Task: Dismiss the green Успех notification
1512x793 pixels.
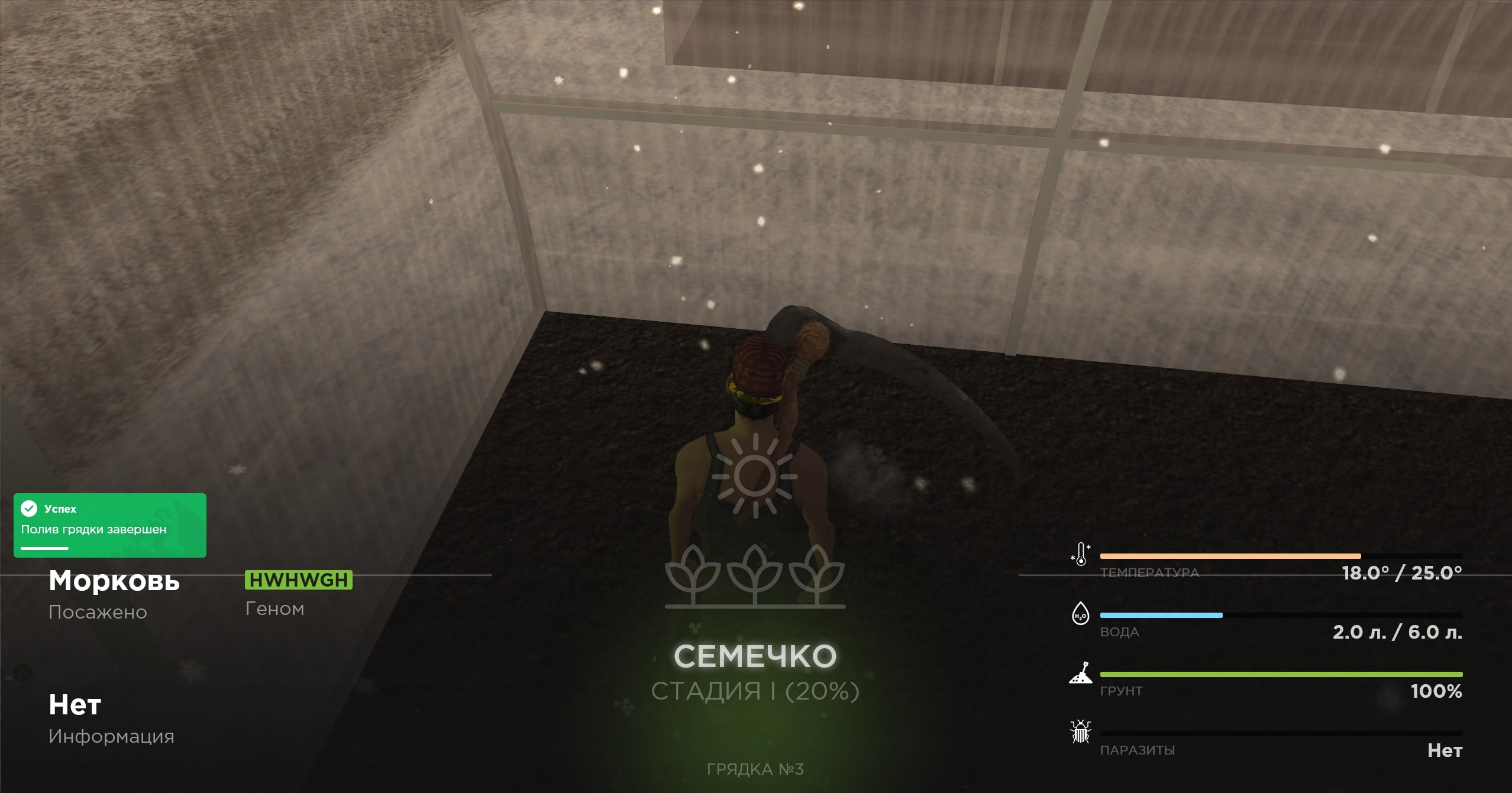Action: point(110,525)
